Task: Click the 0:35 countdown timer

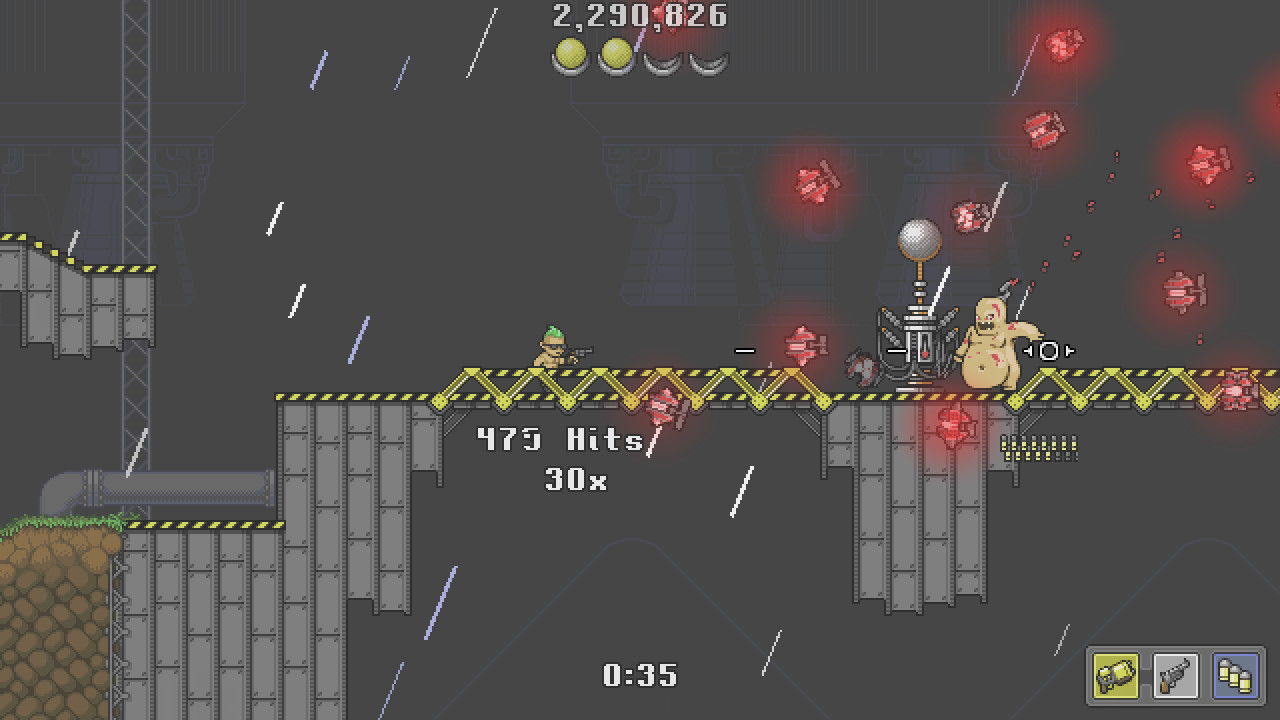Action: tap(638, 676)
